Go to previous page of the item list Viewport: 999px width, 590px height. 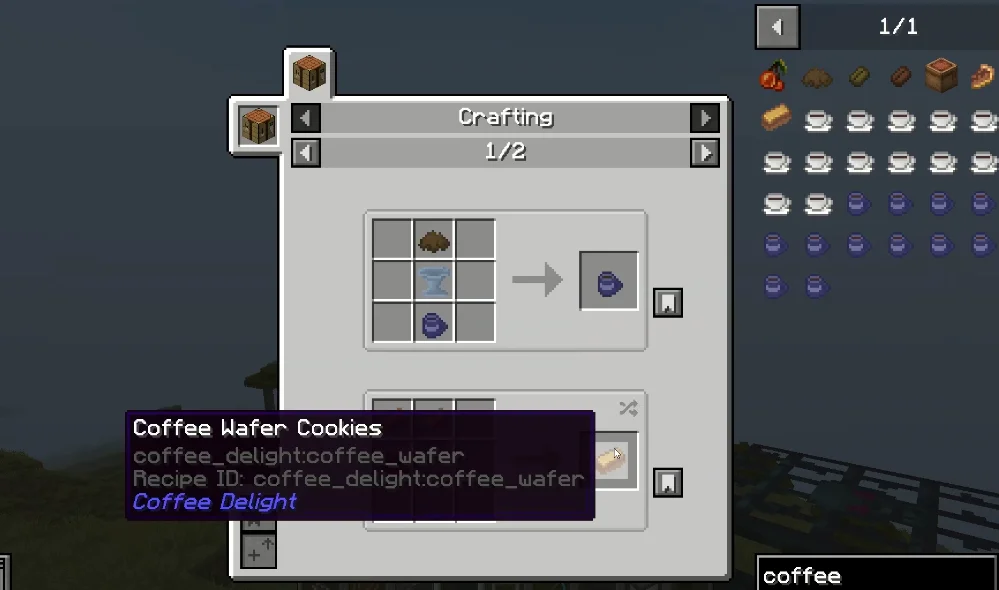click(778, 27)
